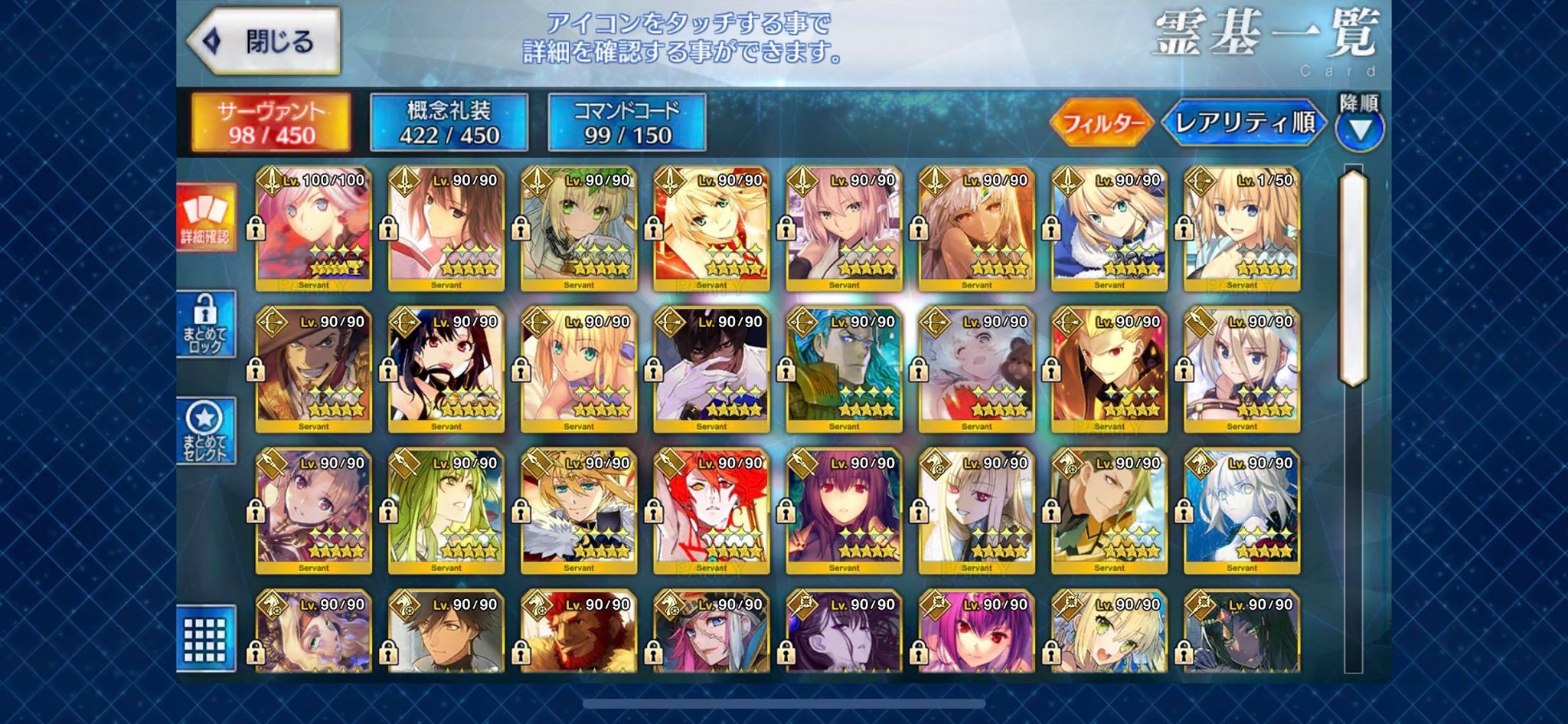Activate まとめてセレクト bulk select
The height and width of the screenshot is (724, 1568).
pos(205,431)
